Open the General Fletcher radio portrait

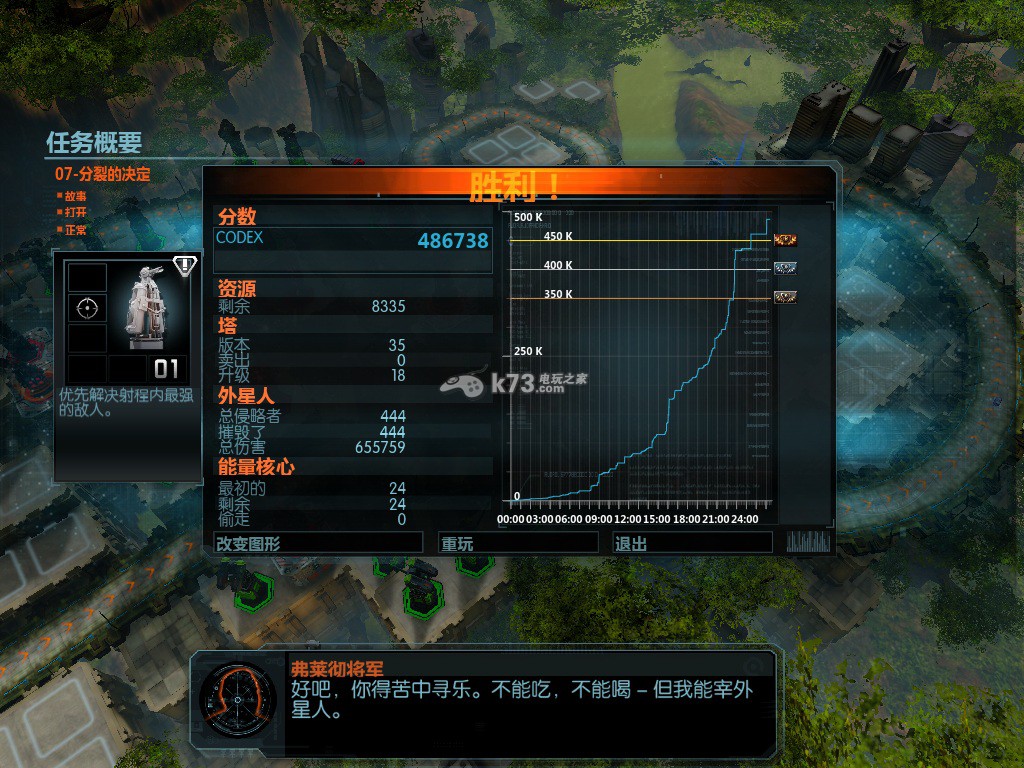236,699
